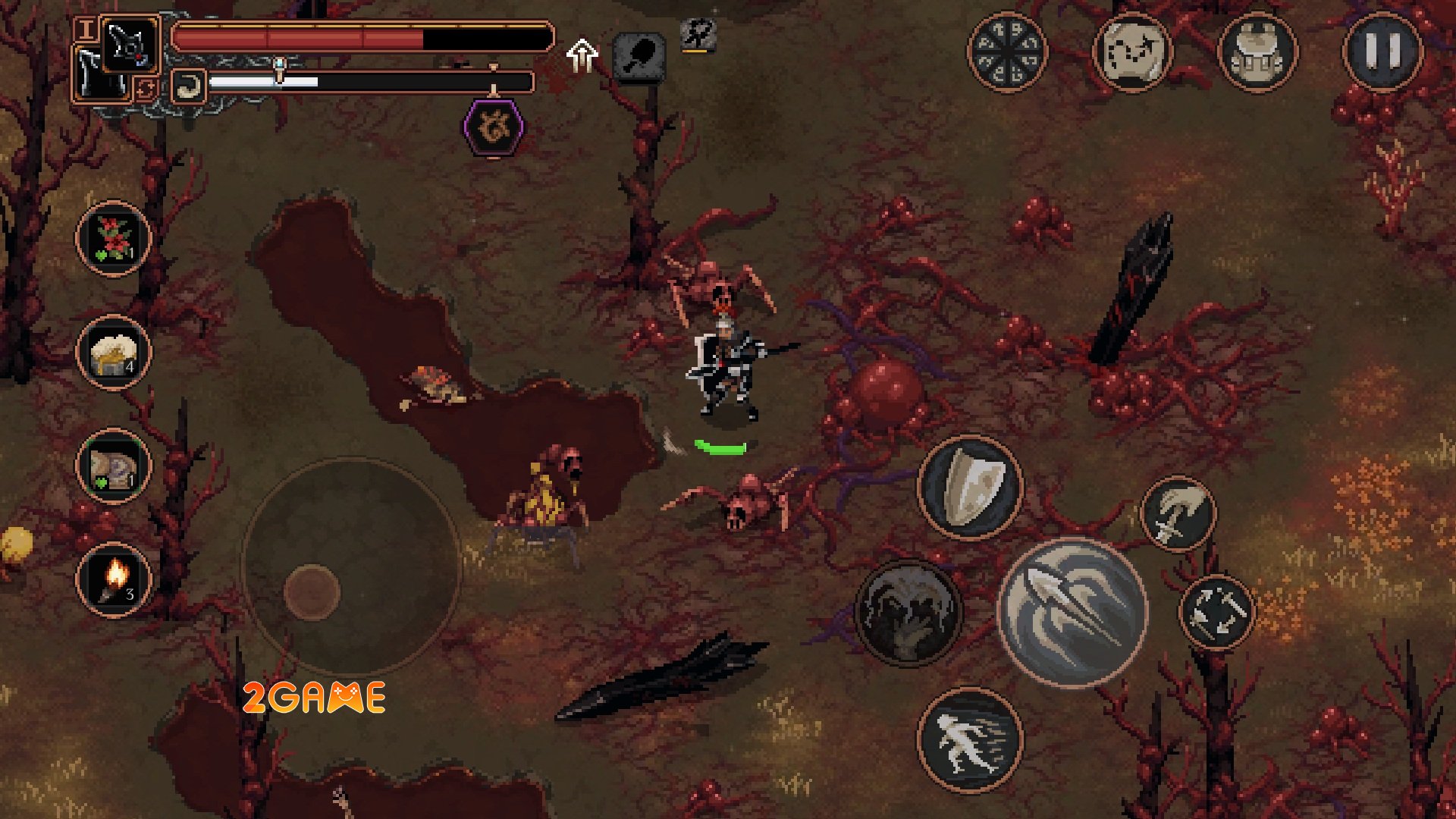Open the parchment map
The image size is (1456, 819).
(x=1131, y=52)
